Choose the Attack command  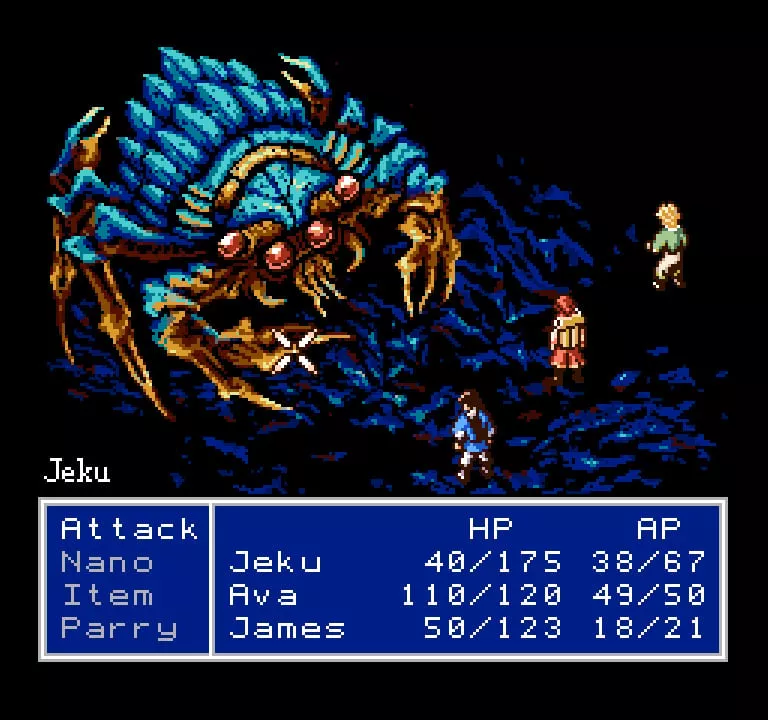coord(129,528)
